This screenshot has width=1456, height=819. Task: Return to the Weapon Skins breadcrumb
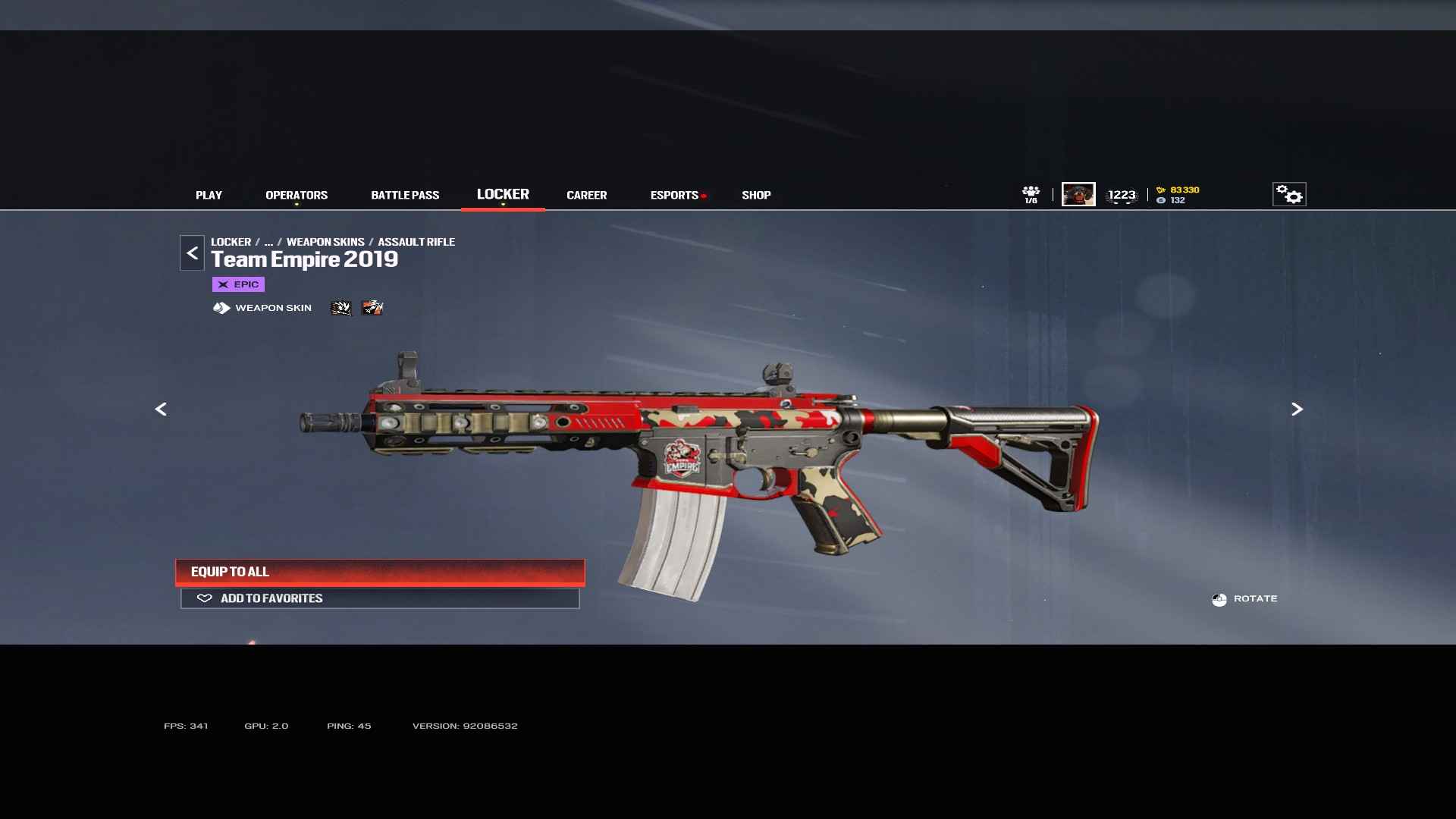coord(325,242)
